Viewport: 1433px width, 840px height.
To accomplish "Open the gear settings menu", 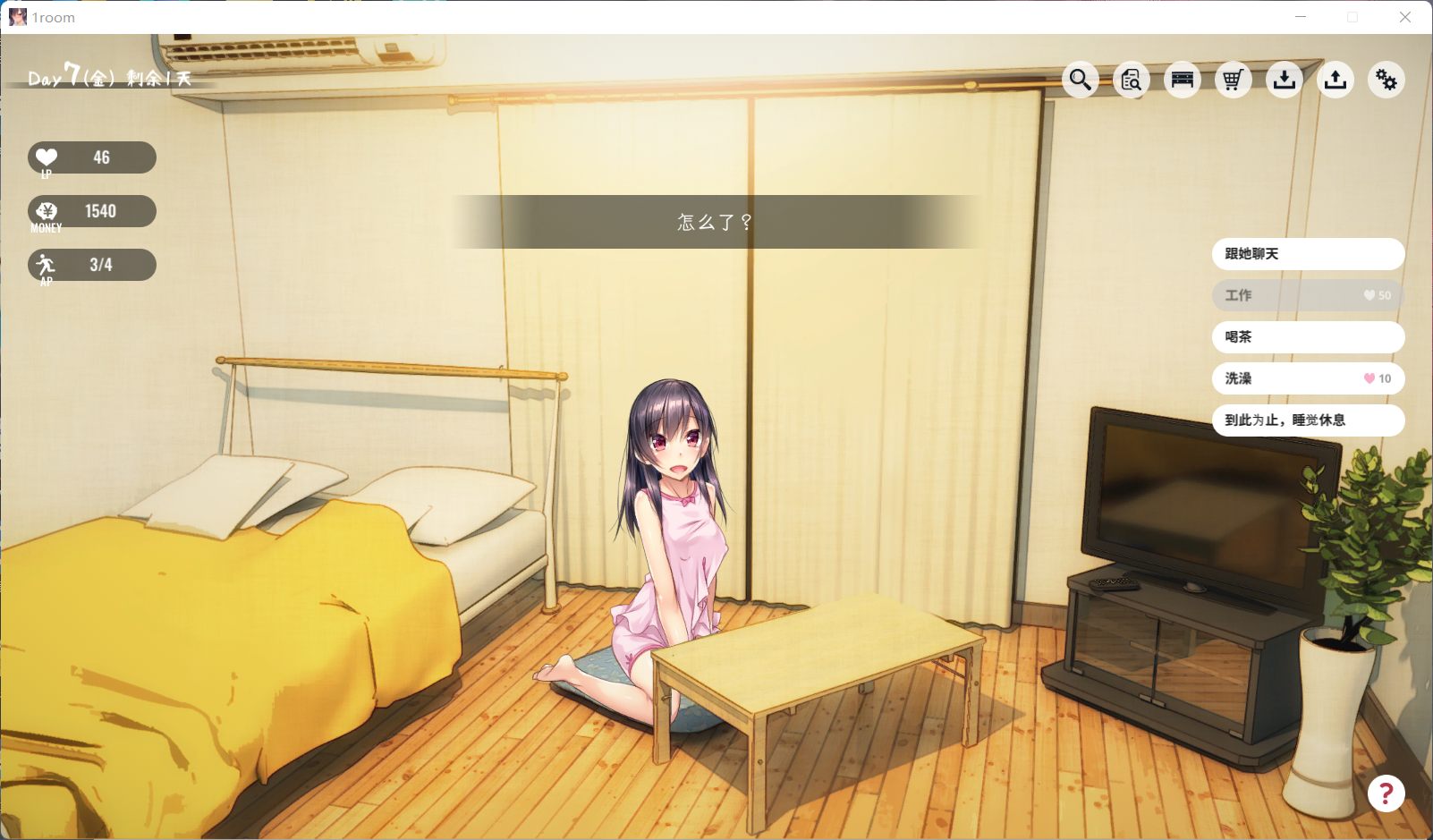I will coord(1386,81).
